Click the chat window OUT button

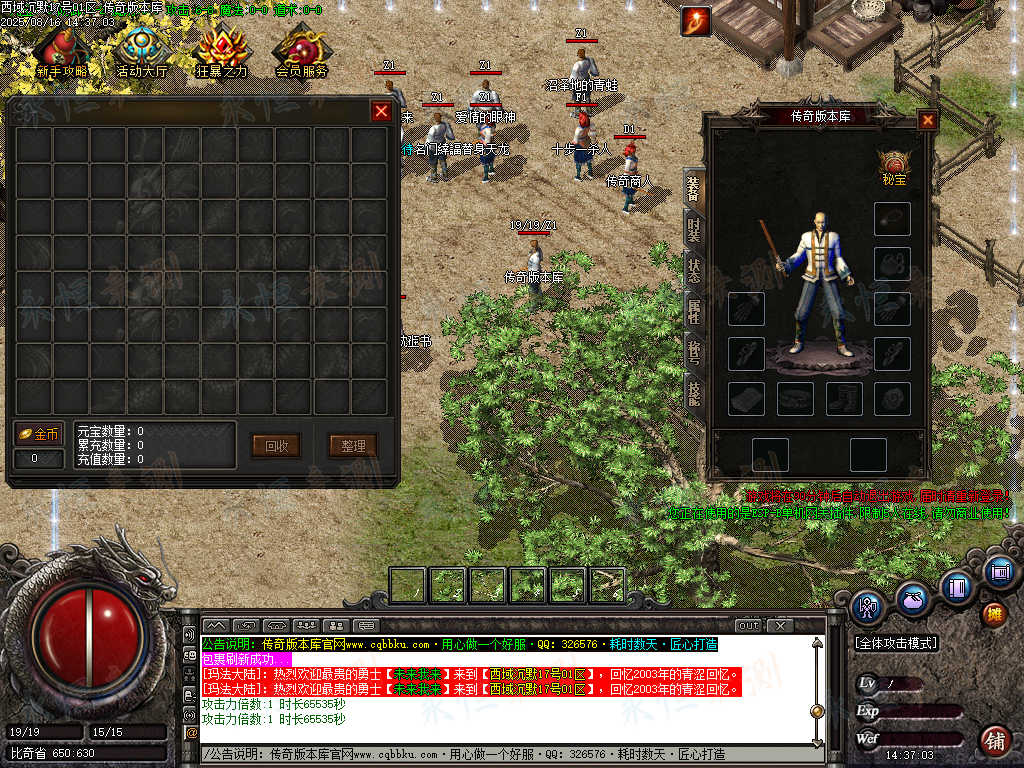748,626
